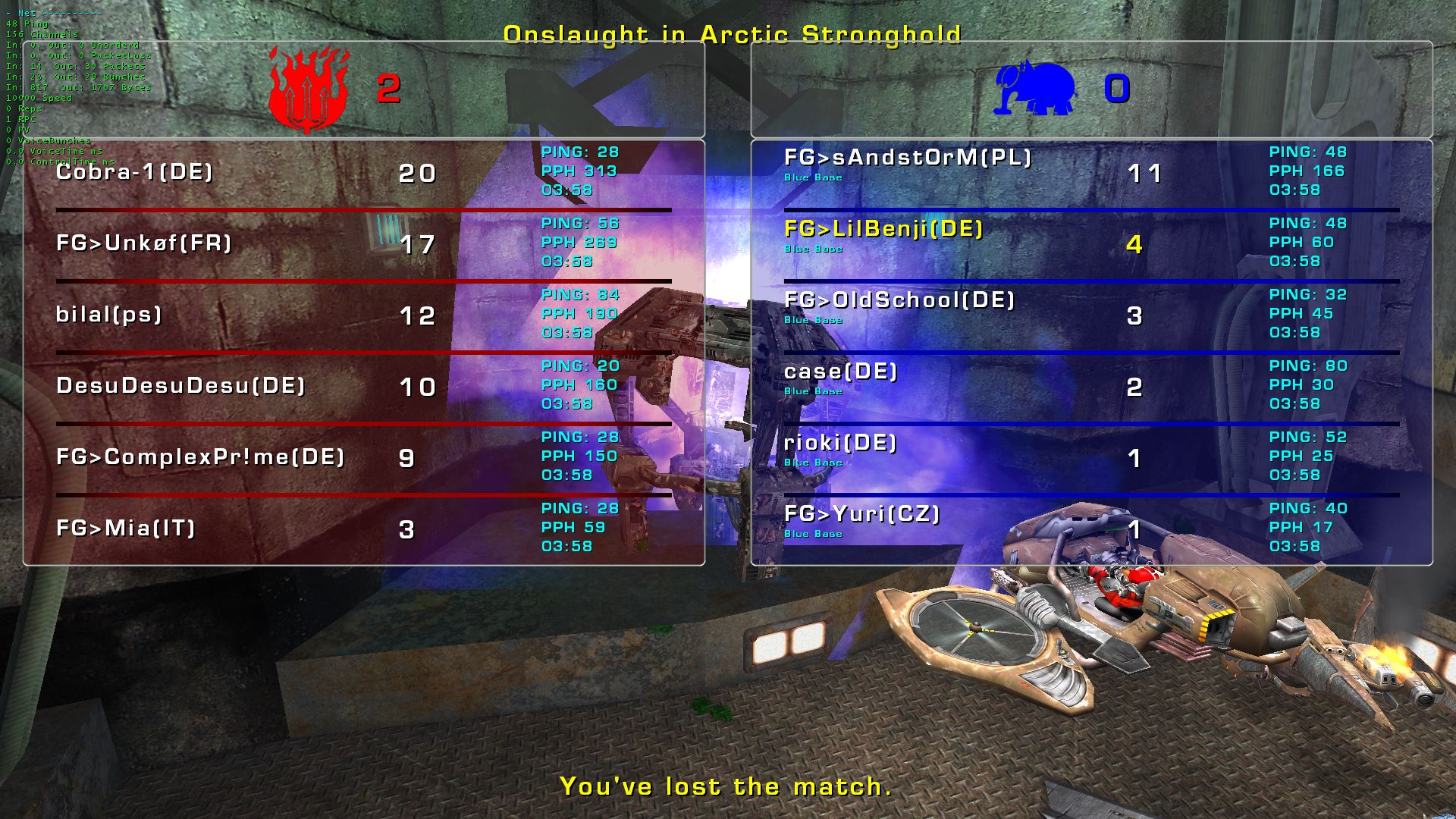The height and width of the screenshot is (819, 1456).
Task: Select player row Cobra-1(DE)
Action: 135,172
